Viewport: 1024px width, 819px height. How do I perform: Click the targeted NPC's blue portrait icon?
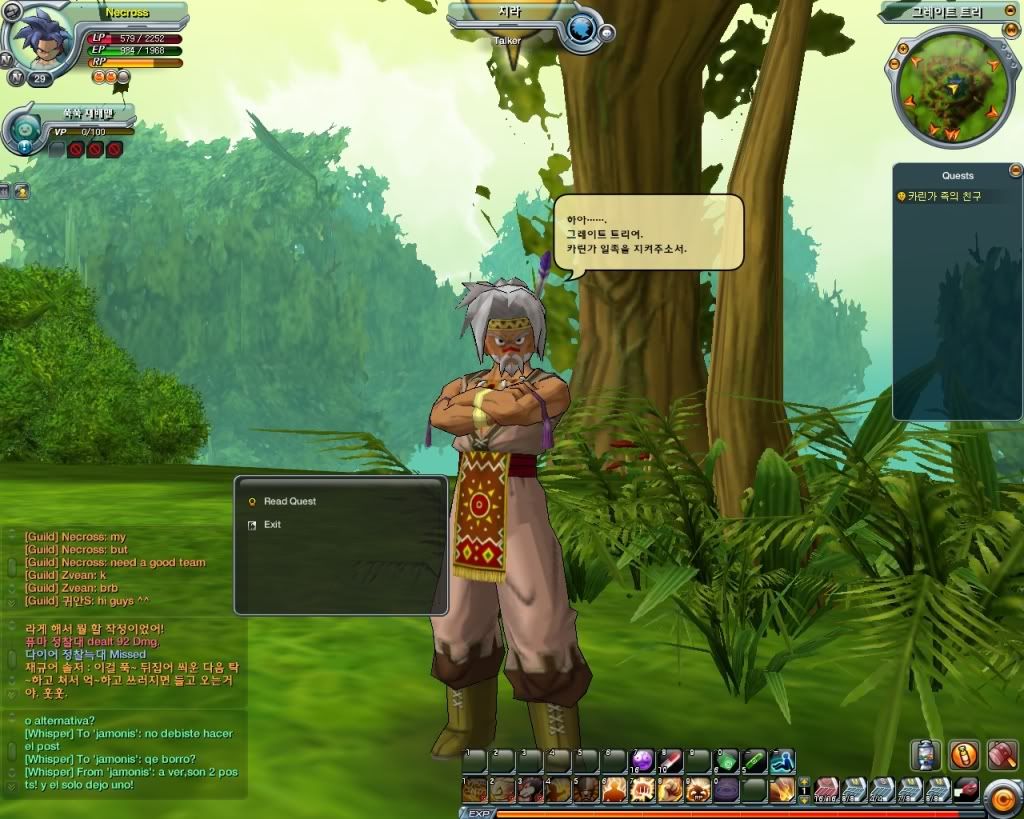[x=580, y=29]
